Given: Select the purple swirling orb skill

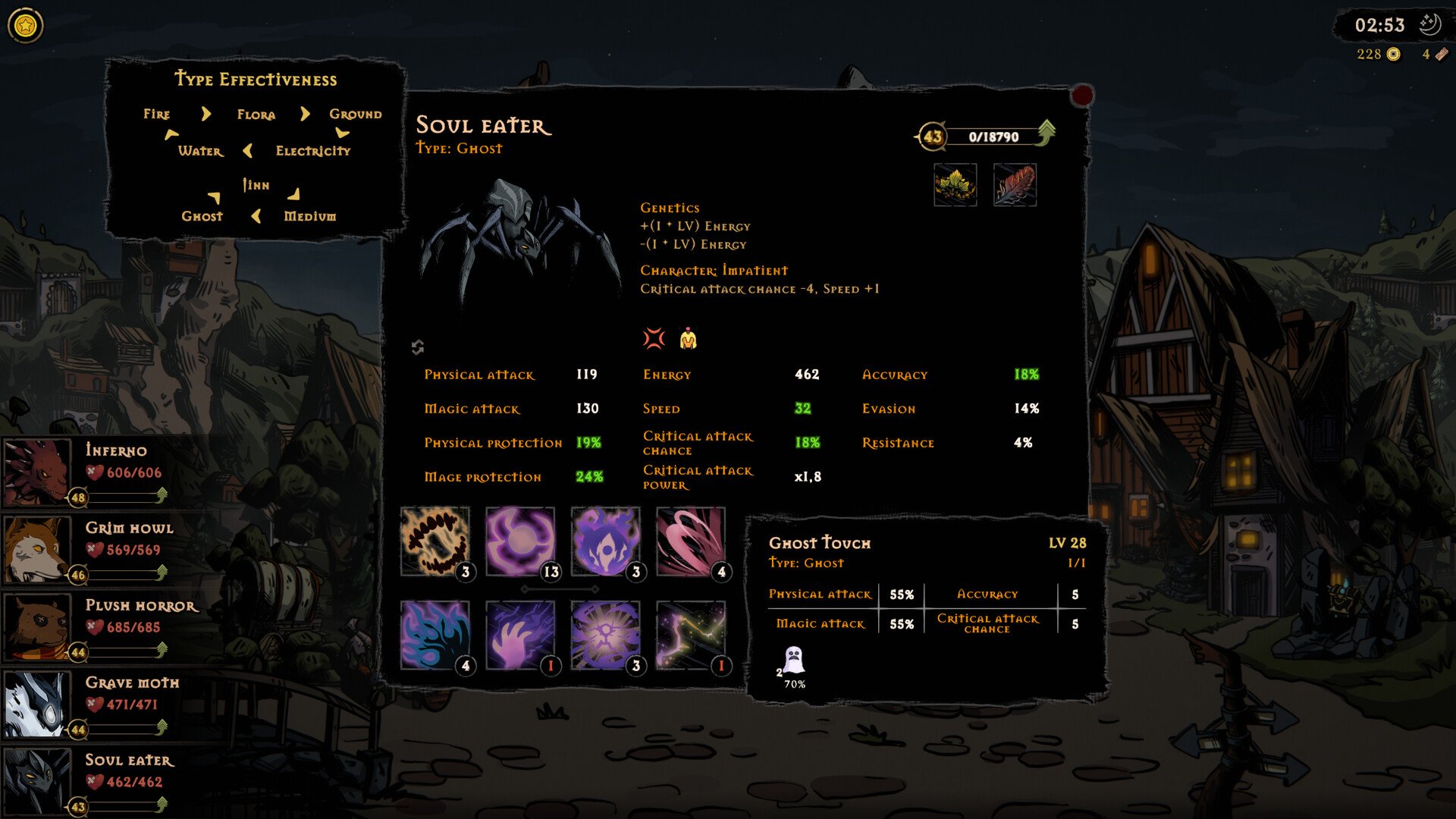Looking at the screenshot, I should [520, 541].
